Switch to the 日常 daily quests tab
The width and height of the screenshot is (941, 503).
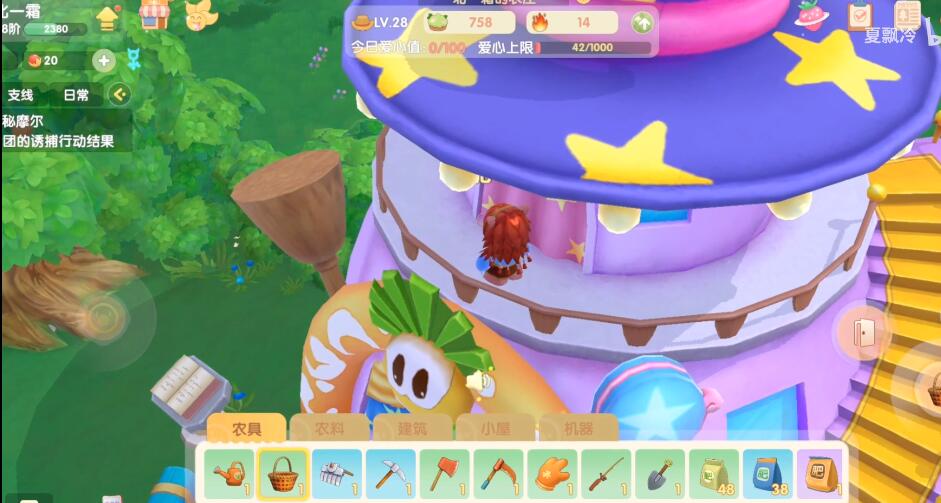pyautogui.click(x=76, y=95)
